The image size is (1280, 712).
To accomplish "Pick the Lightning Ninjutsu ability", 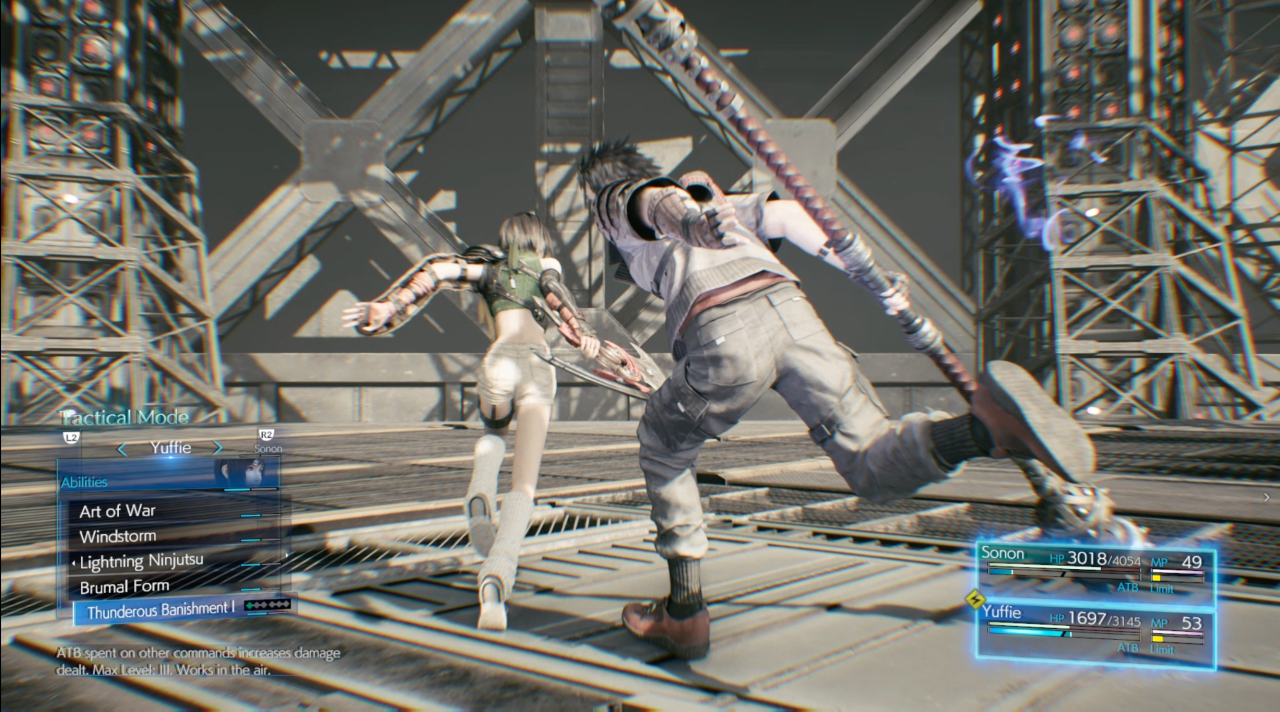I will tap(141, 561).
